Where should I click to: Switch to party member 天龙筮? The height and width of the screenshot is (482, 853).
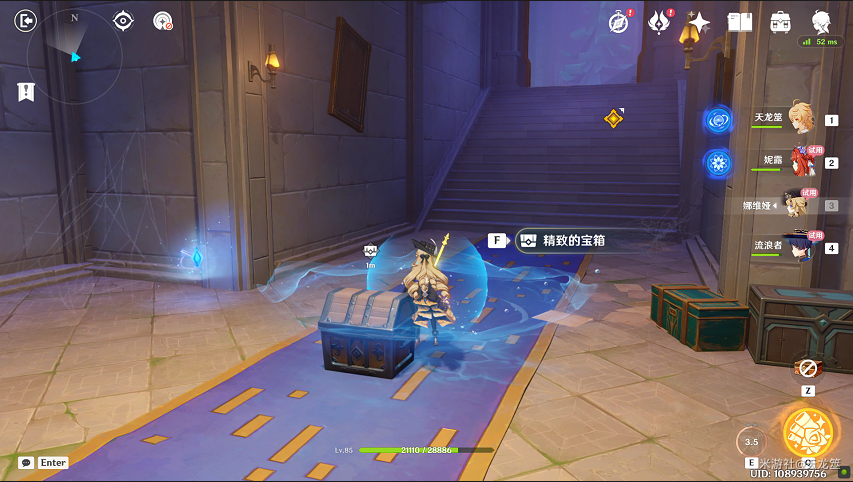pyautogui.click(x=796, y=118)
